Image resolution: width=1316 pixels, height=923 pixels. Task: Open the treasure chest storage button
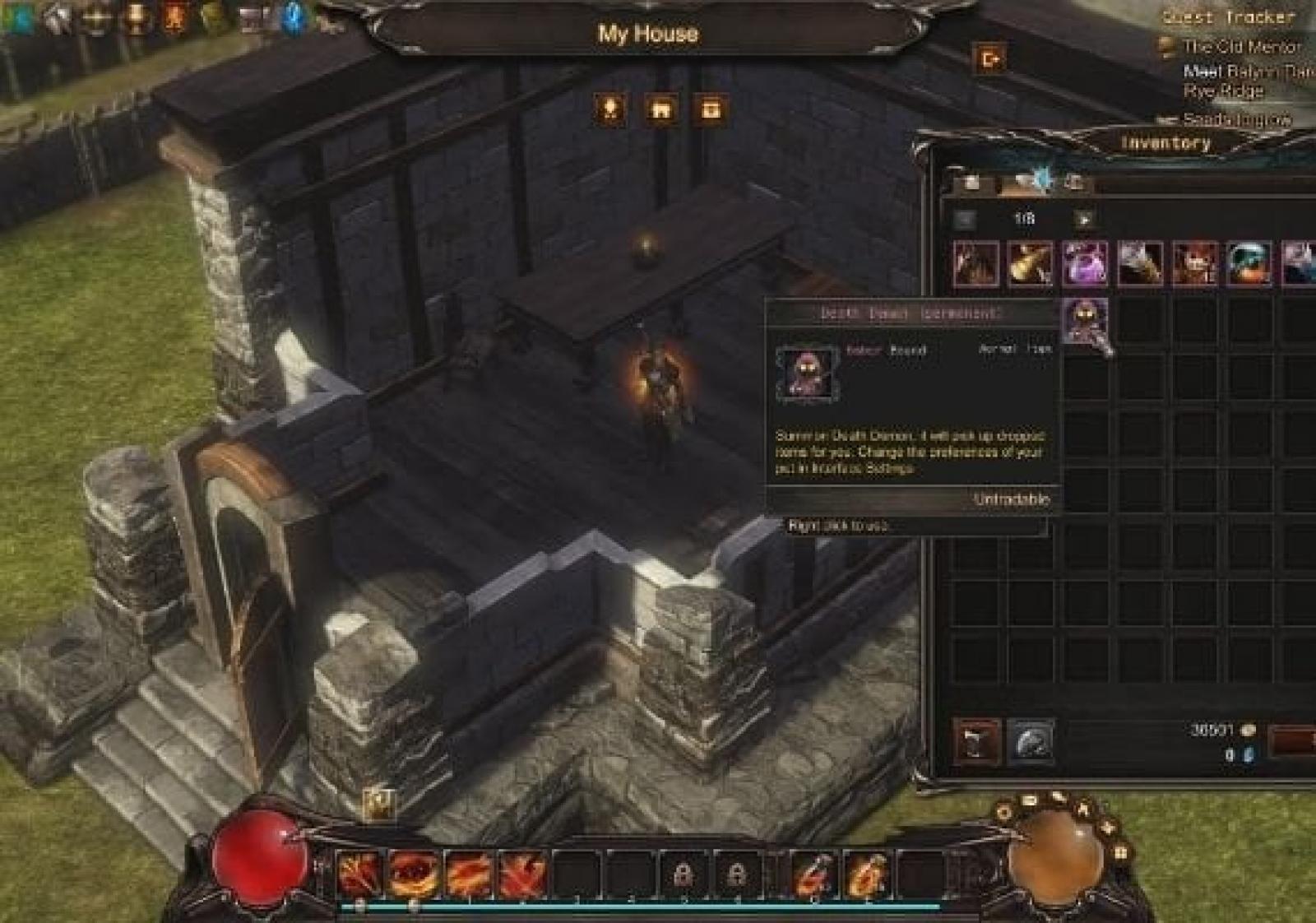tap(711, 109)
